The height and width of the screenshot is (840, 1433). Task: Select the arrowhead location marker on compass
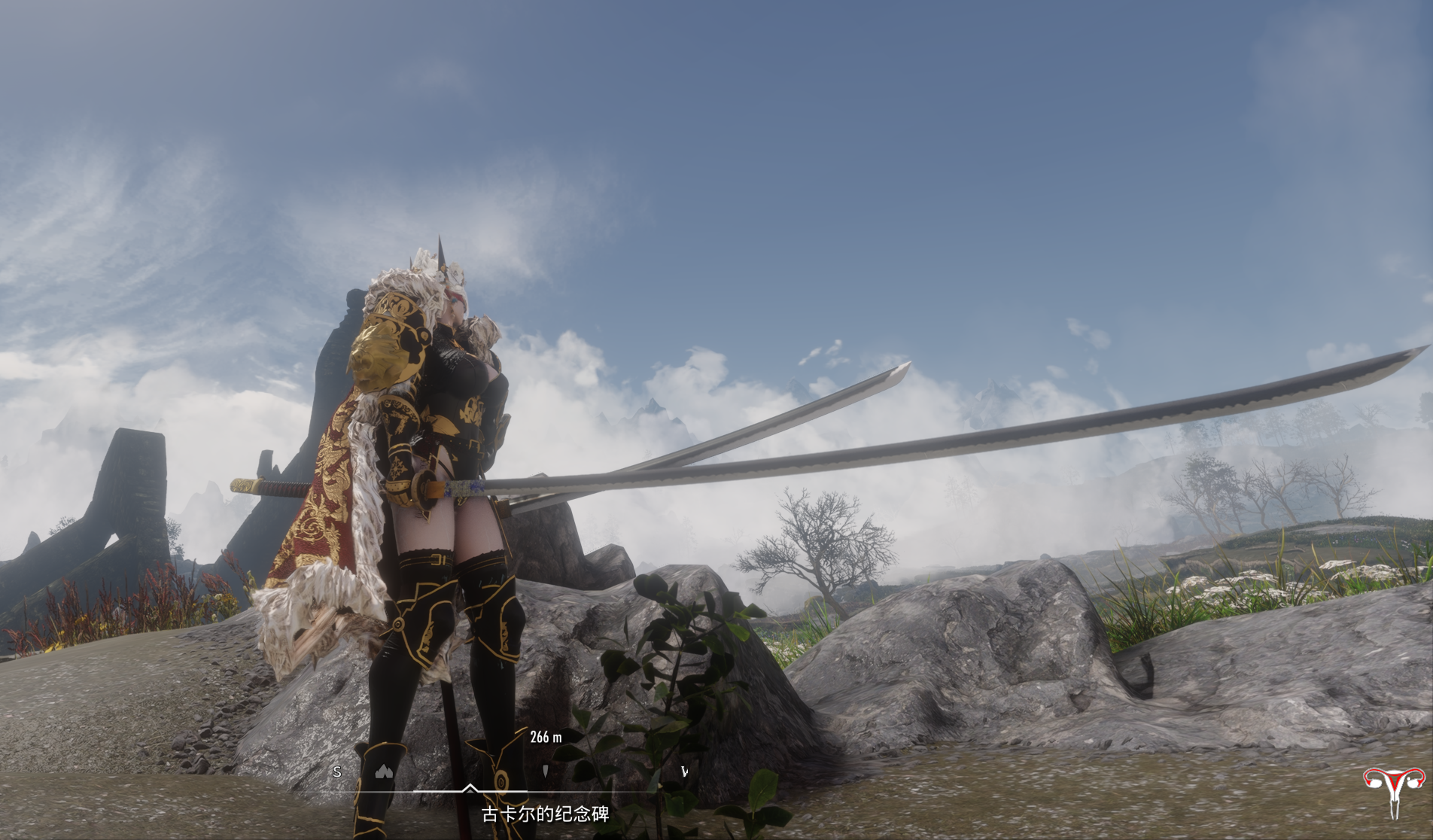click(x=545, y=771)
